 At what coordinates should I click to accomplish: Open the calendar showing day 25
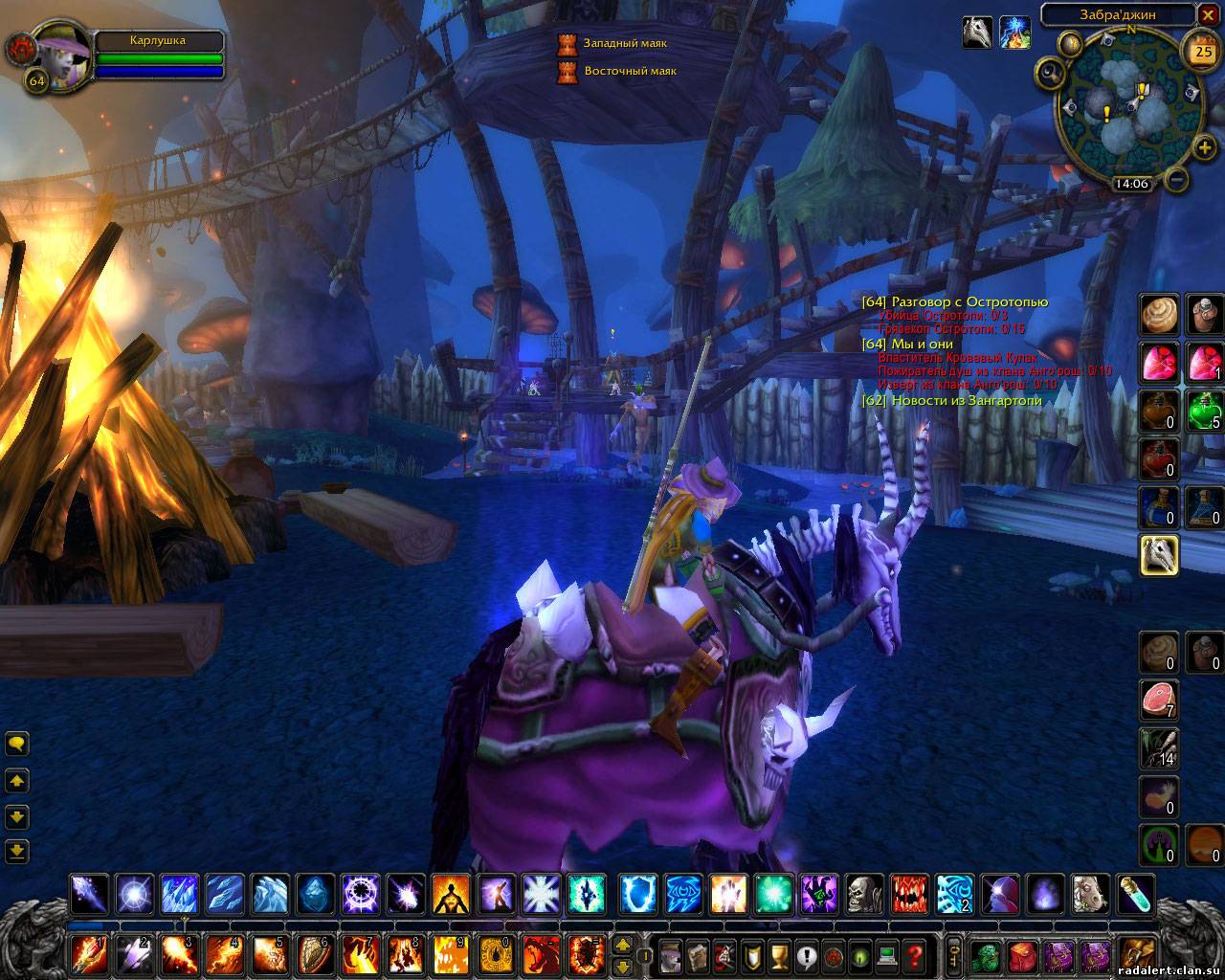point(1202,50)
